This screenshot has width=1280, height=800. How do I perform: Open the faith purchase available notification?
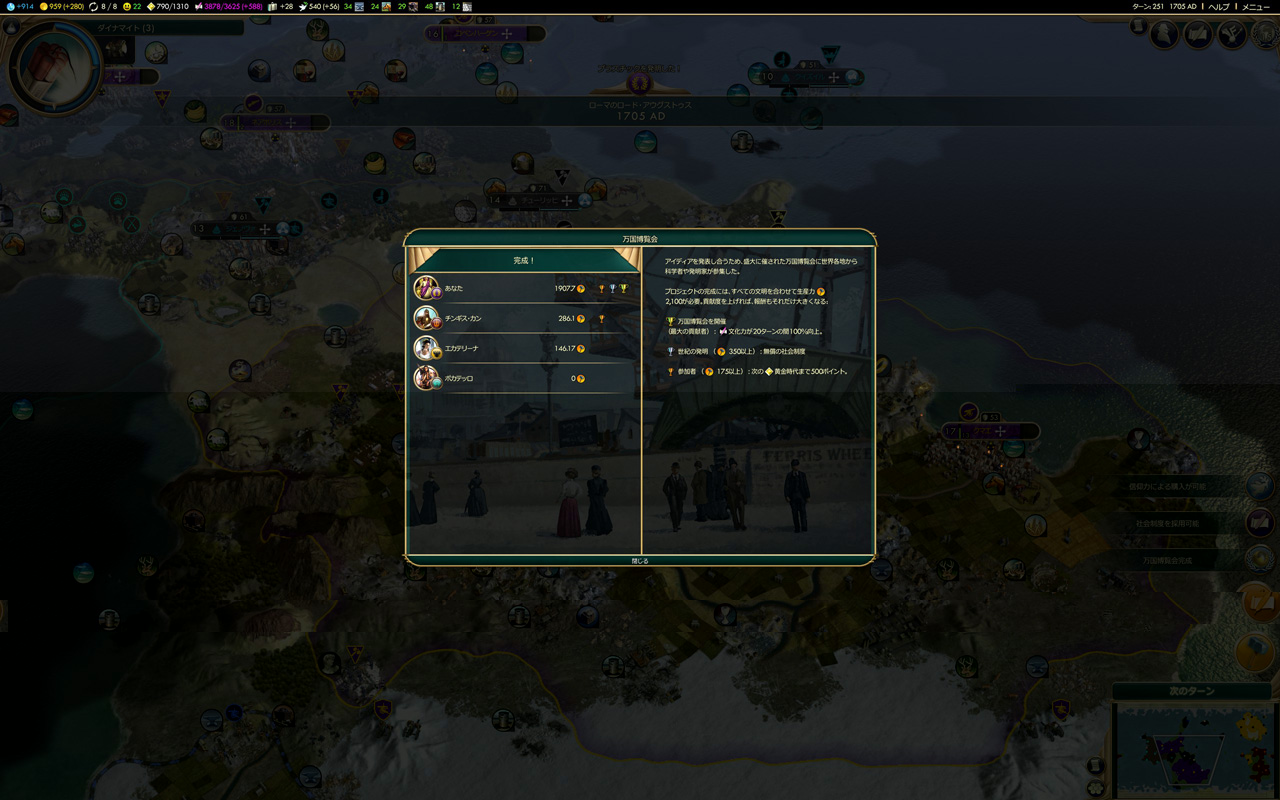[1259, 486]
